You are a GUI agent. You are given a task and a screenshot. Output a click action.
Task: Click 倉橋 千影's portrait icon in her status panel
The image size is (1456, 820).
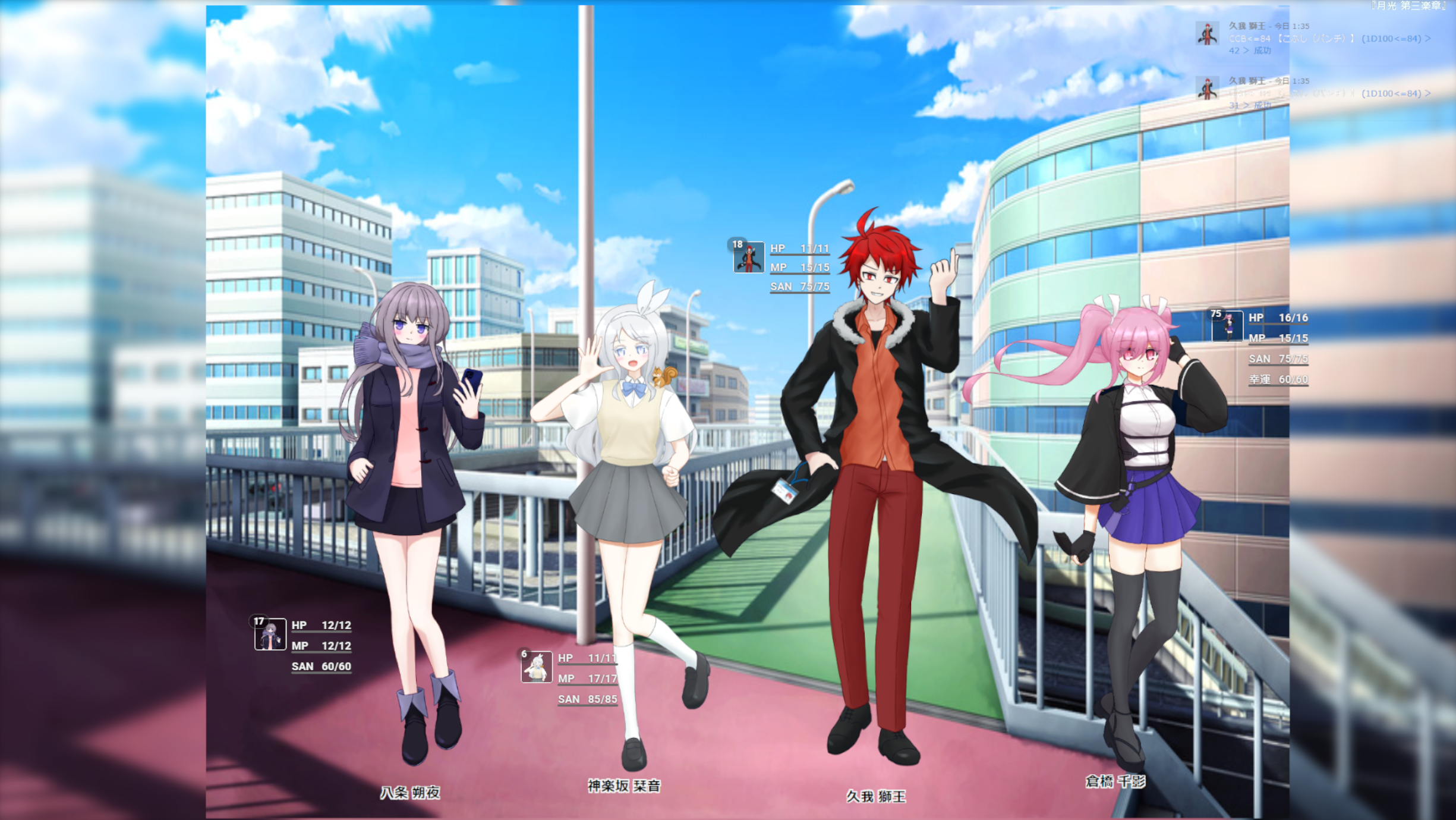[x=1227, y=328]
